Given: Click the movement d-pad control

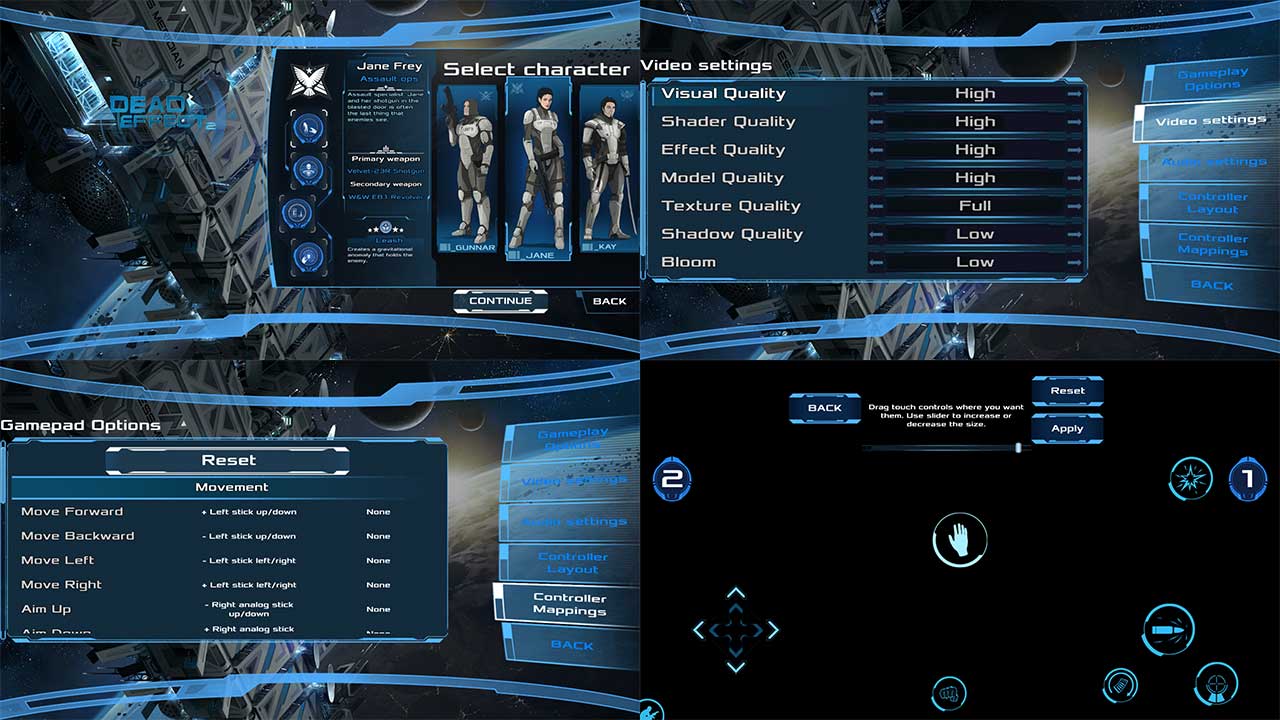Looking at the screenshot, I should (736, 630).
